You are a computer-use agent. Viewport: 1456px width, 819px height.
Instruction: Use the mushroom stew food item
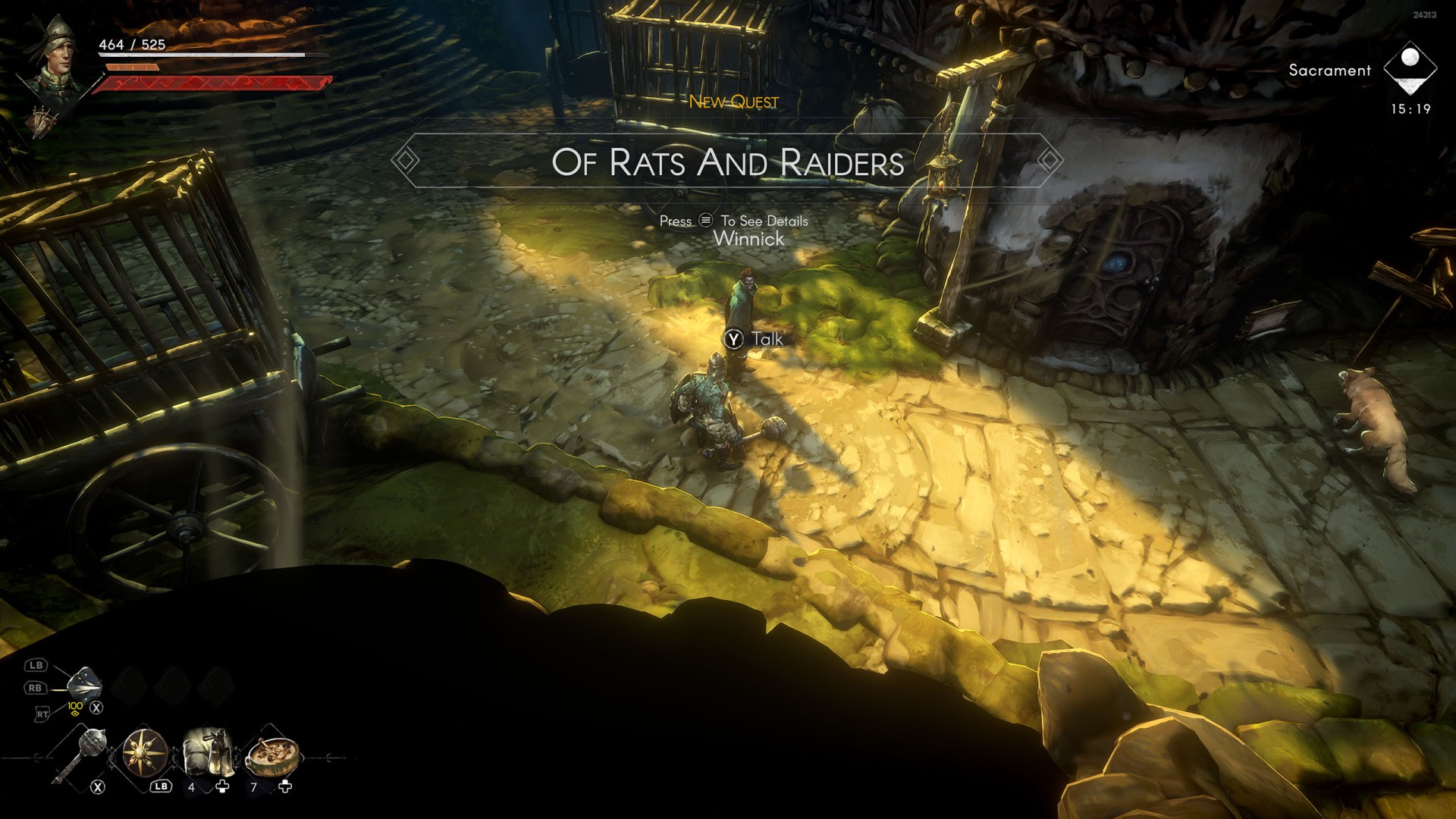click(x=271, y=753)
